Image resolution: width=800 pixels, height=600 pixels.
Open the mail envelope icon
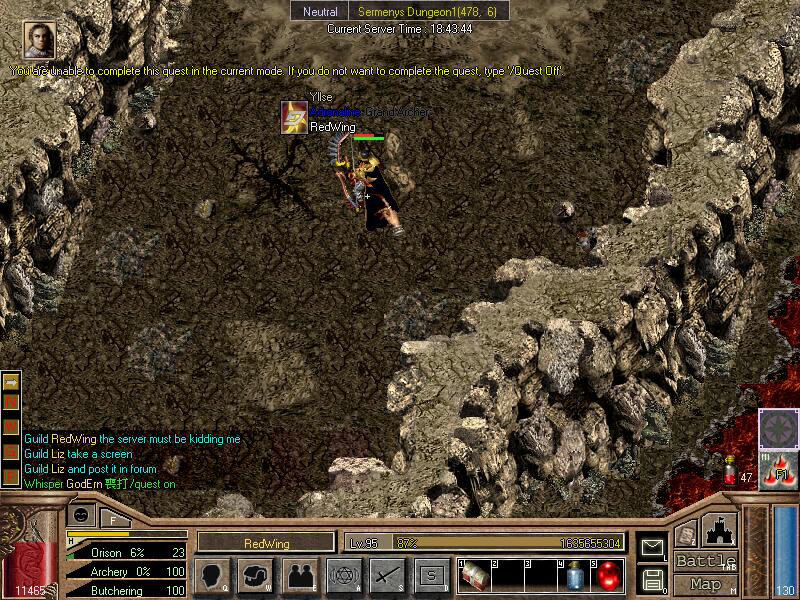click(652, 548)
